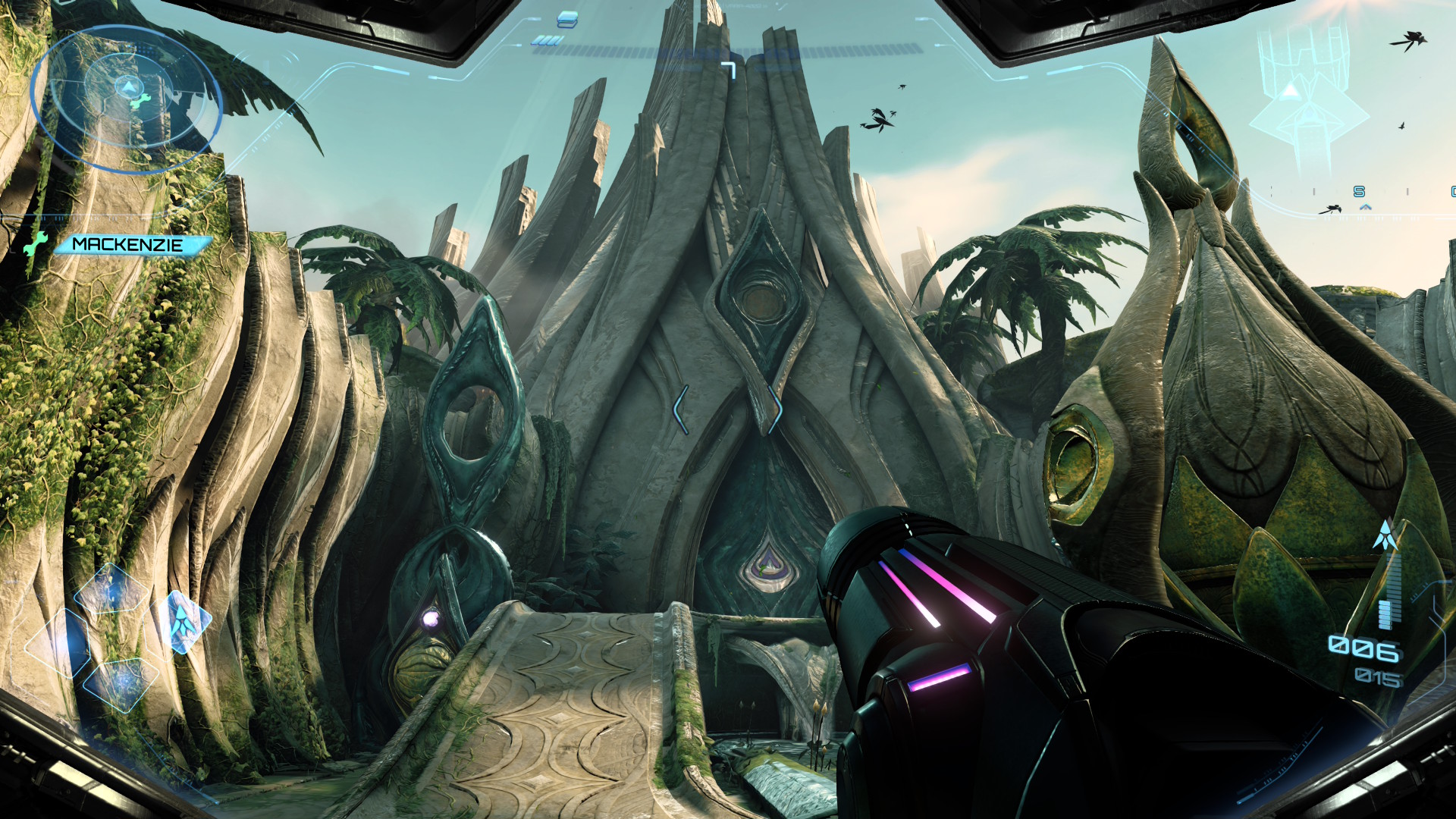Click the green wrench icon beside MACKENZIE
The height and width of the screenshot is (819, 1456).
(x=35, y=243)
